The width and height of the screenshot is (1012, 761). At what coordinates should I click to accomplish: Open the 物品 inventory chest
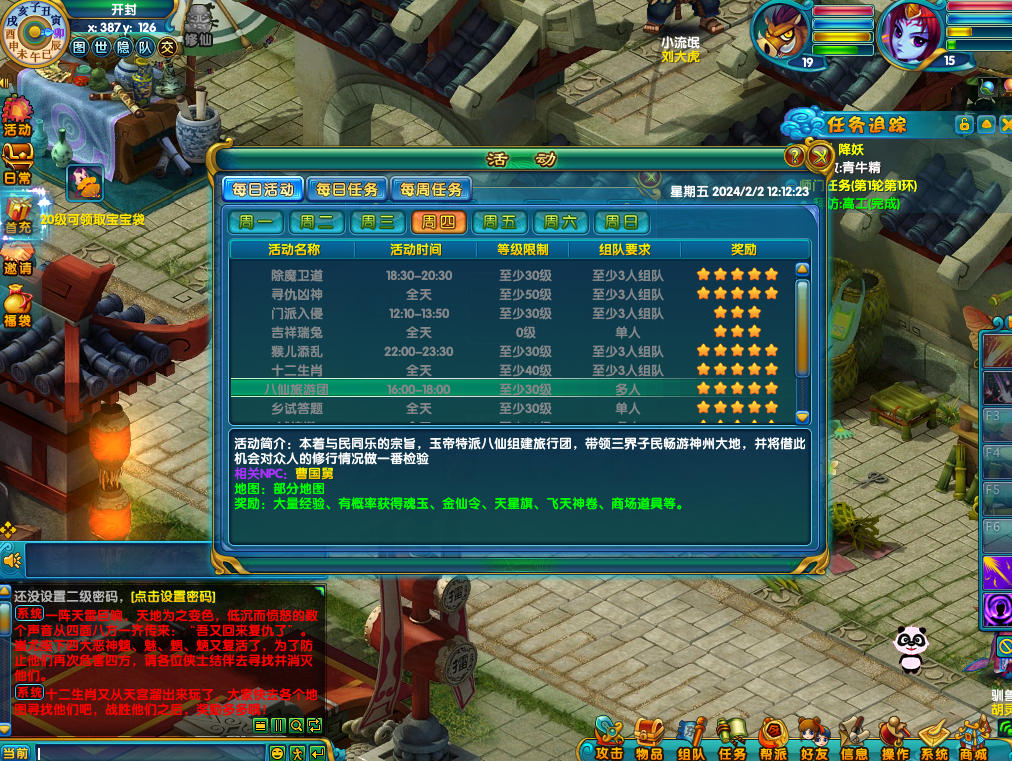coord(649,739)
